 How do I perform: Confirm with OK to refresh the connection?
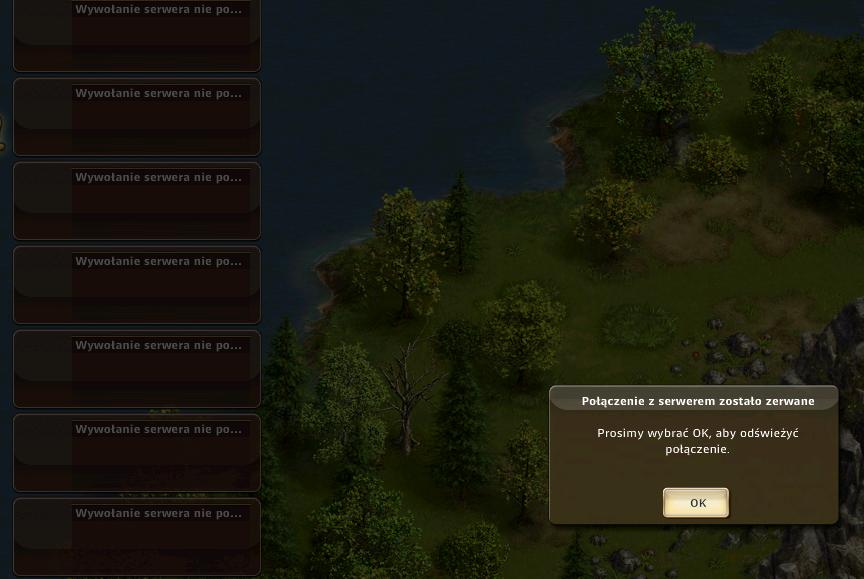point(696,502)
